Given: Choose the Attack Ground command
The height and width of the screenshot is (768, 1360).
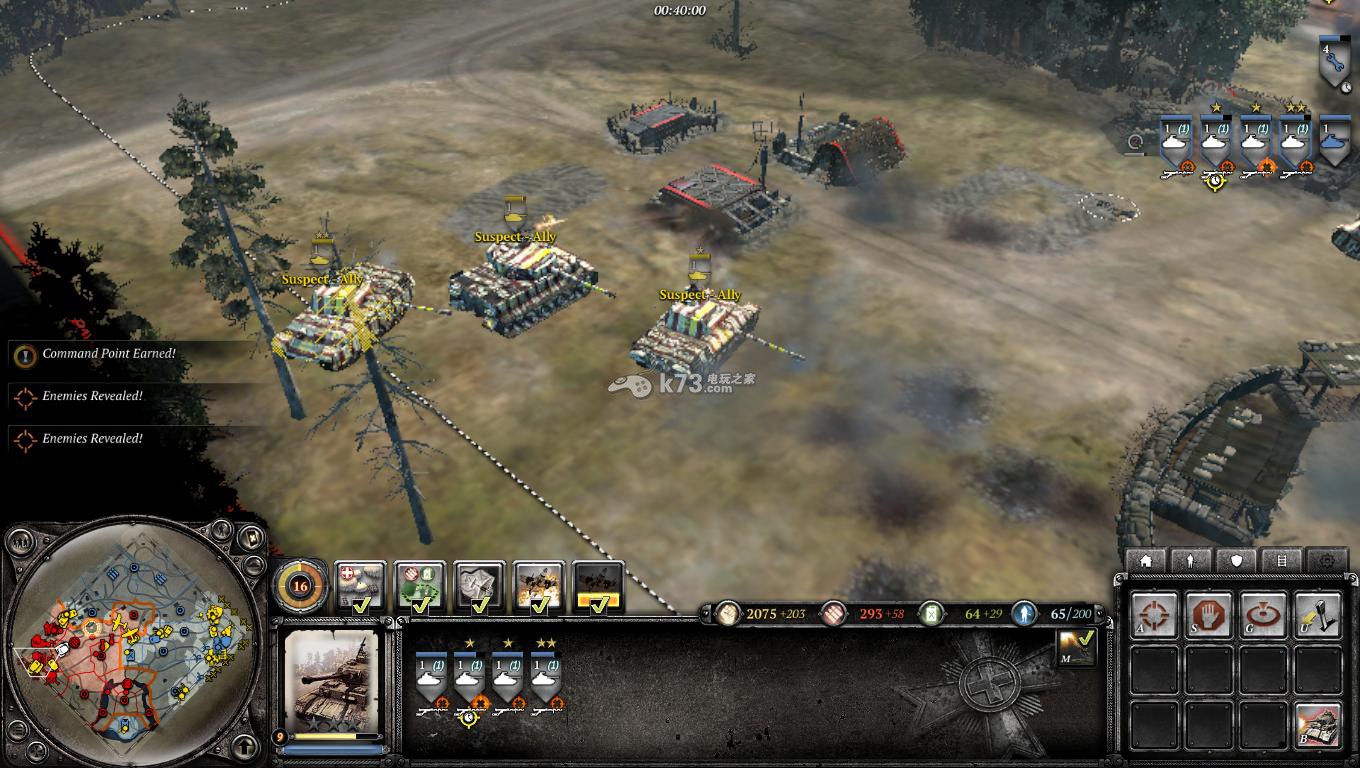Looking at the screenshot, I should point(1263,615).
